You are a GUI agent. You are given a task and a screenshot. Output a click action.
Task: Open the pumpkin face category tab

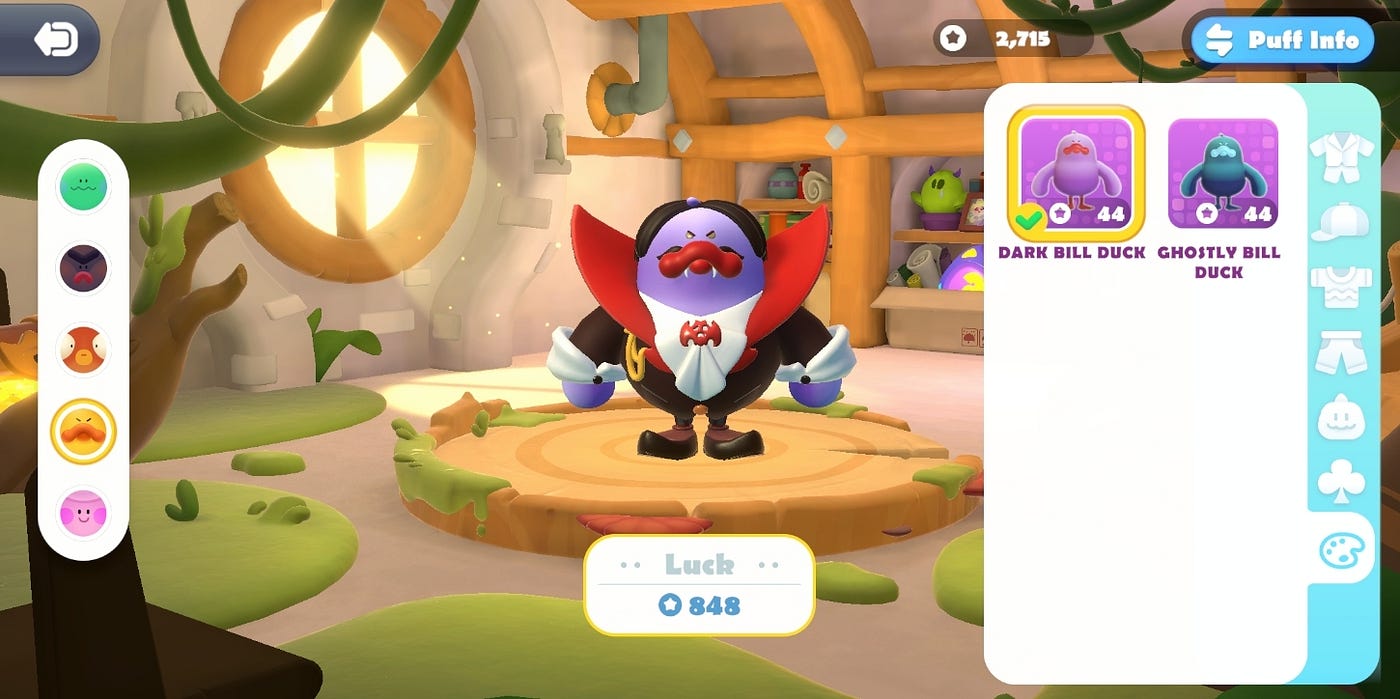click(1341, 417)
